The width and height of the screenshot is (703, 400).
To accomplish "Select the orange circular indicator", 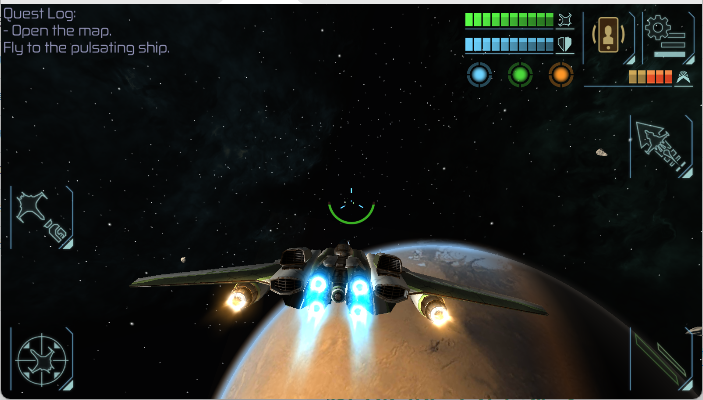I will pos(560,74).
